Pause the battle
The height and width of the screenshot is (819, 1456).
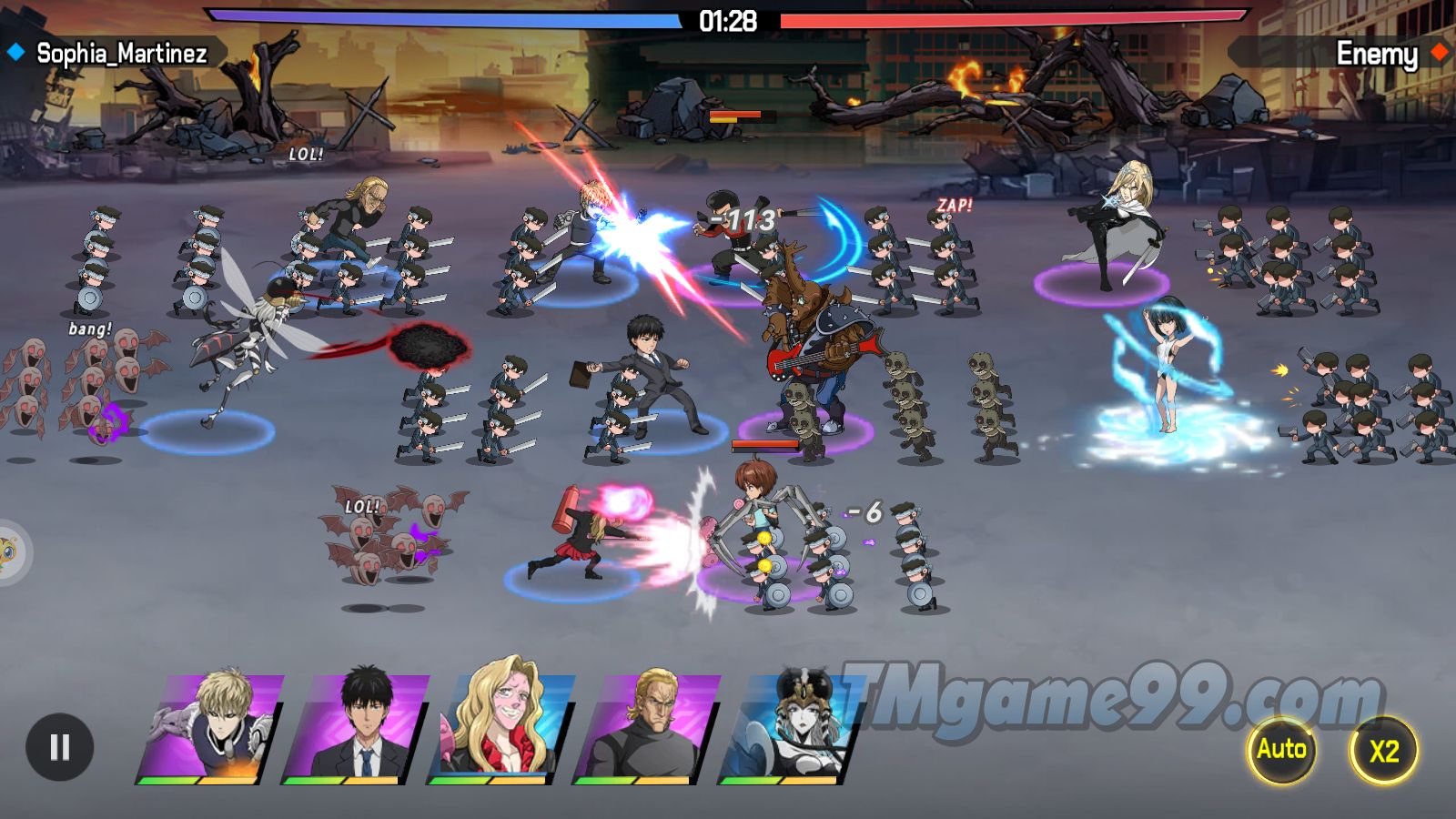(59, 748)
